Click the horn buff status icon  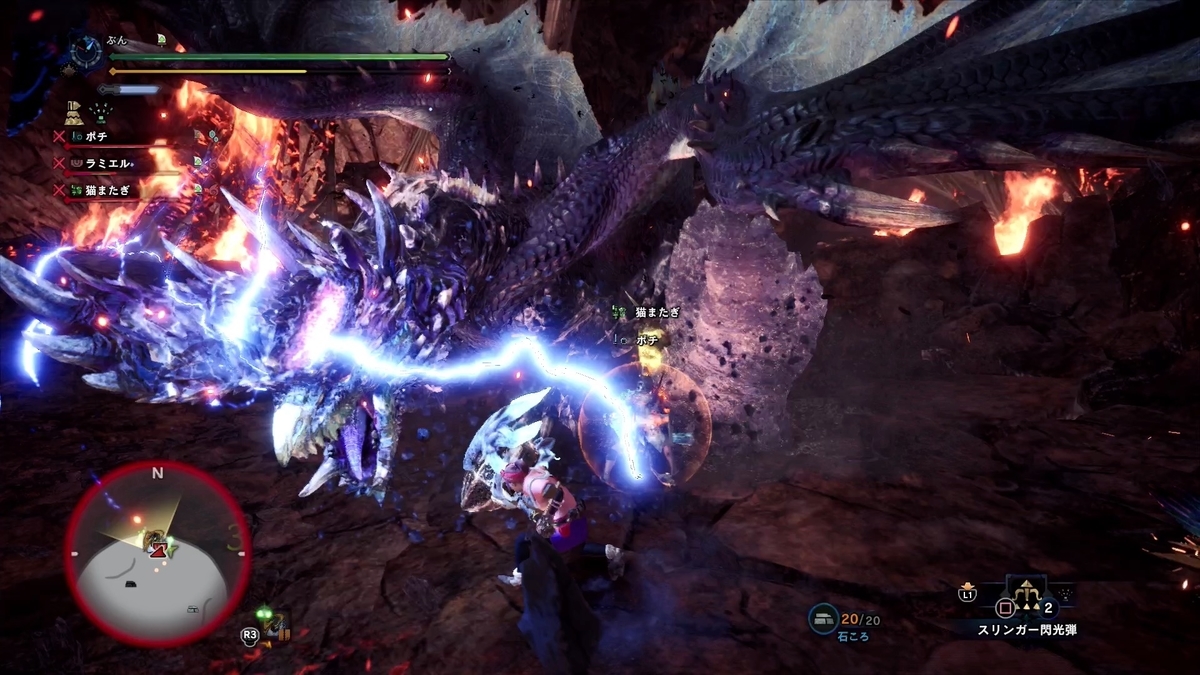pyautogui.click(x=74, y=111)
